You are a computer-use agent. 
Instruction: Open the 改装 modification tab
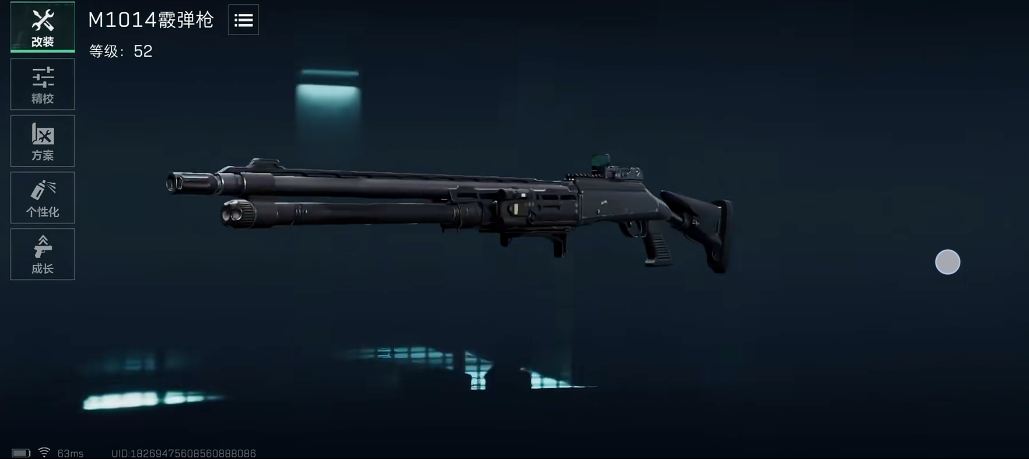click(x=42, y=27)
